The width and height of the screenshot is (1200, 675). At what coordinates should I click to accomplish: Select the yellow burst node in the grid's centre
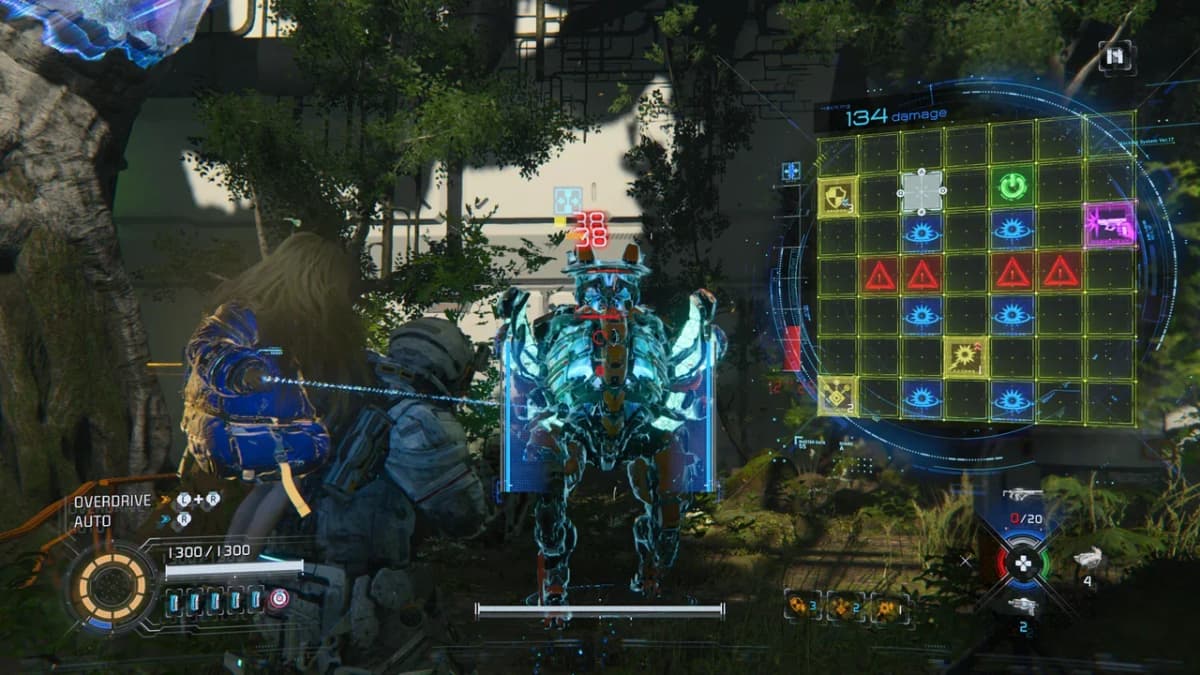[966, 355]
